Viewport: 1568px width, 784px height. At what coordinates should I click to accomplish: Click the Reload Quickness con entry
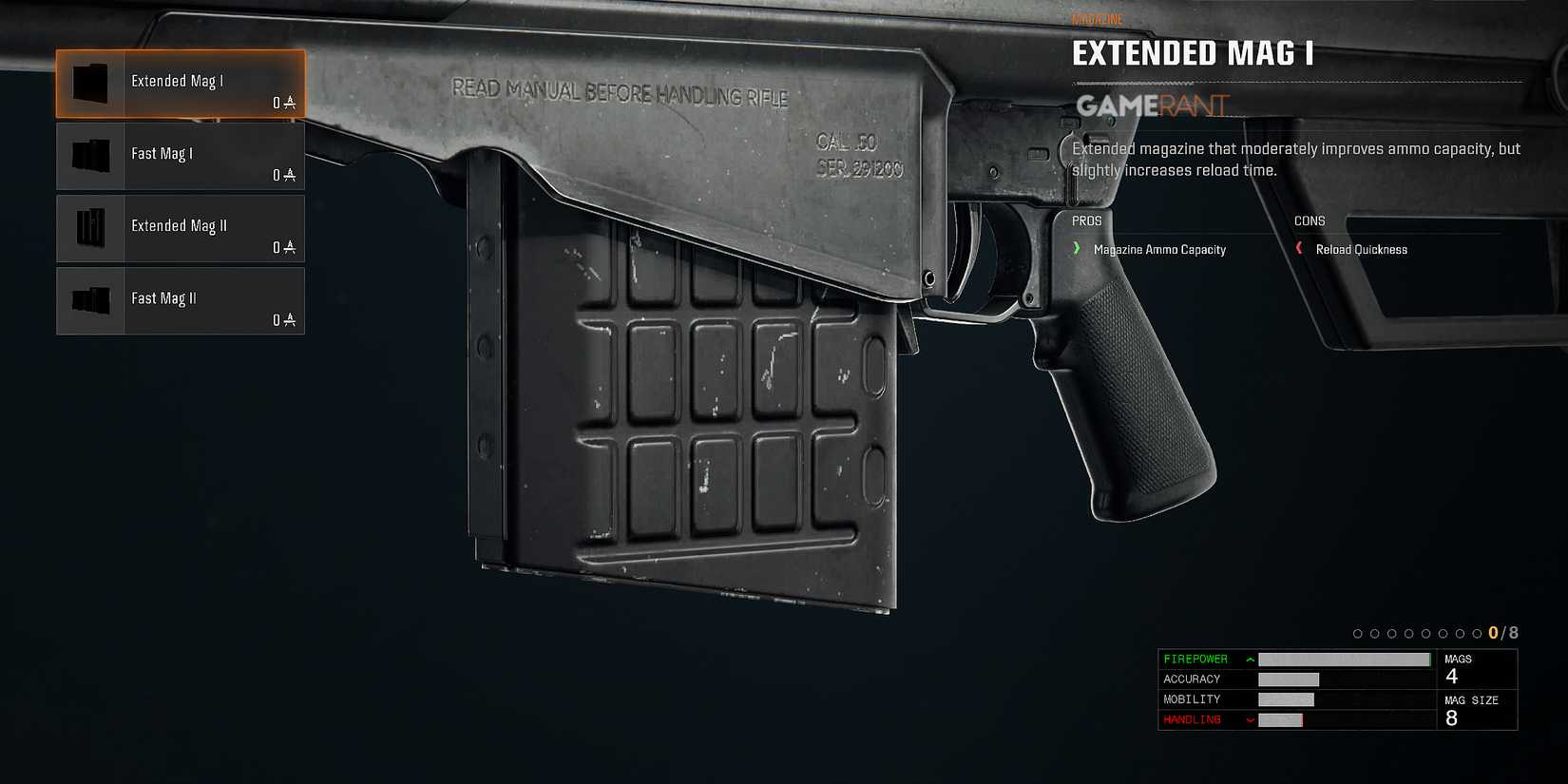click(x=1361, y=249)
